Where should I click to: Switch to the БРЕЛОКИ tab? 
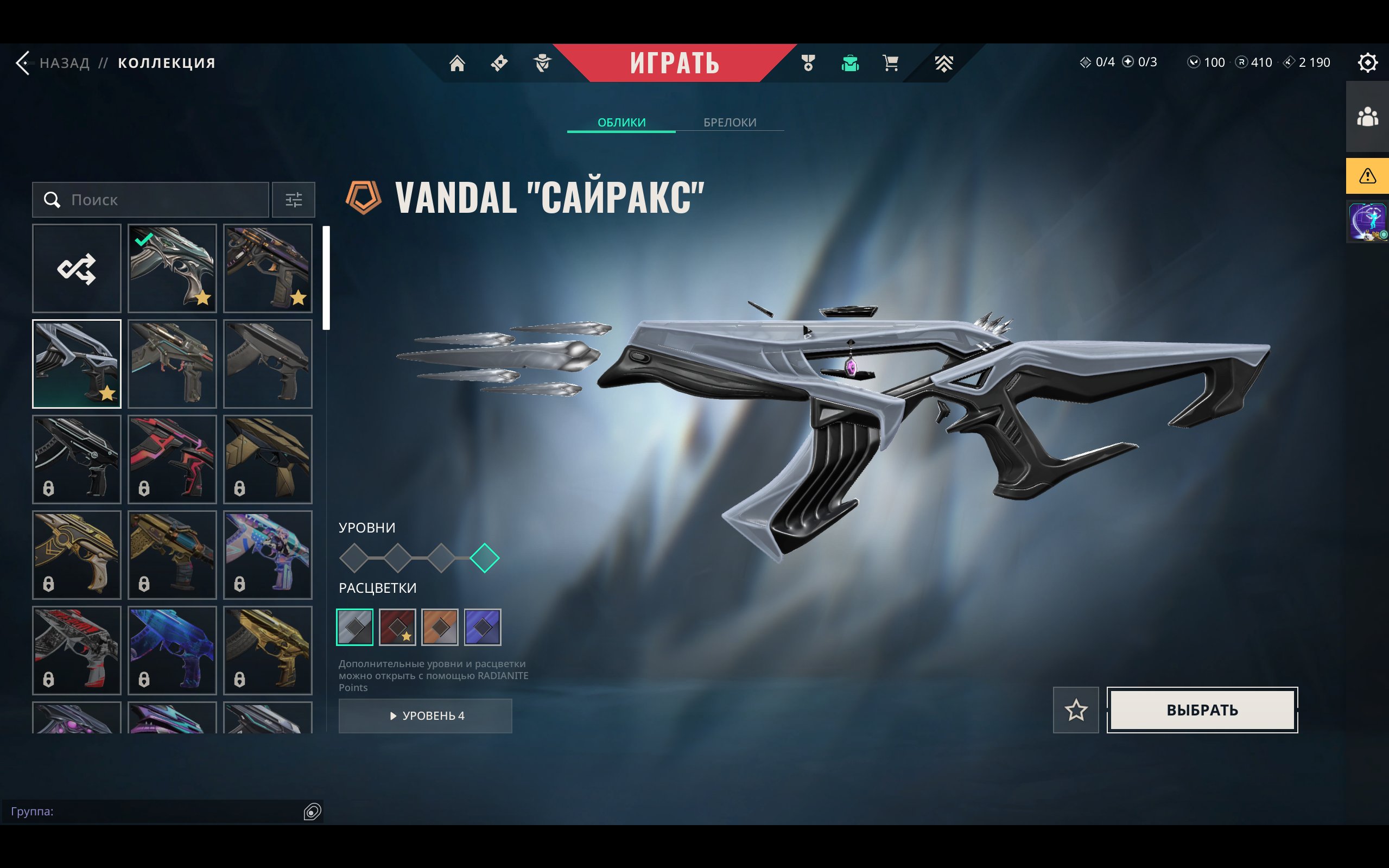tap(730, 122)
